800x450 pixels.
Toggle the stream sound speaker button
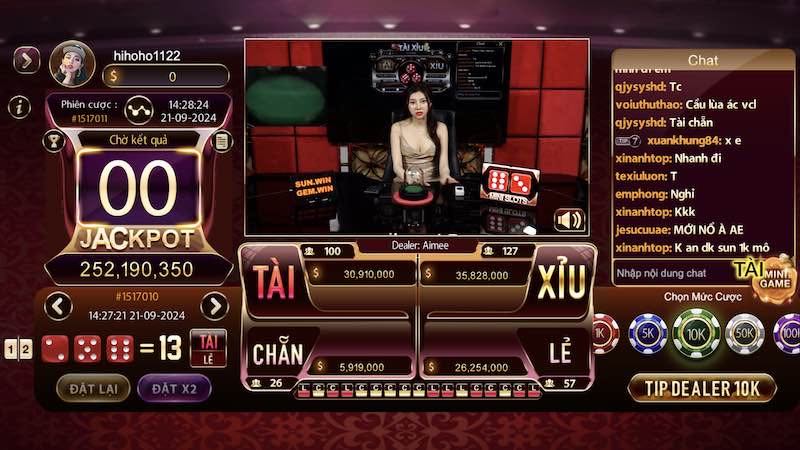coord(569,220)
